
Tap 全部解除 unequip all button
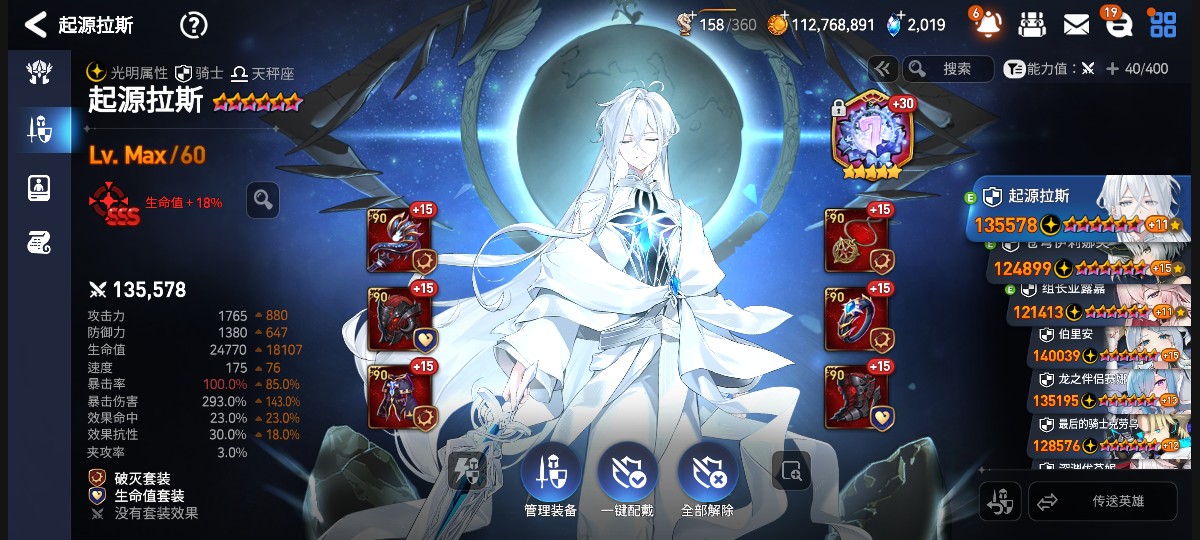[707, 478]
